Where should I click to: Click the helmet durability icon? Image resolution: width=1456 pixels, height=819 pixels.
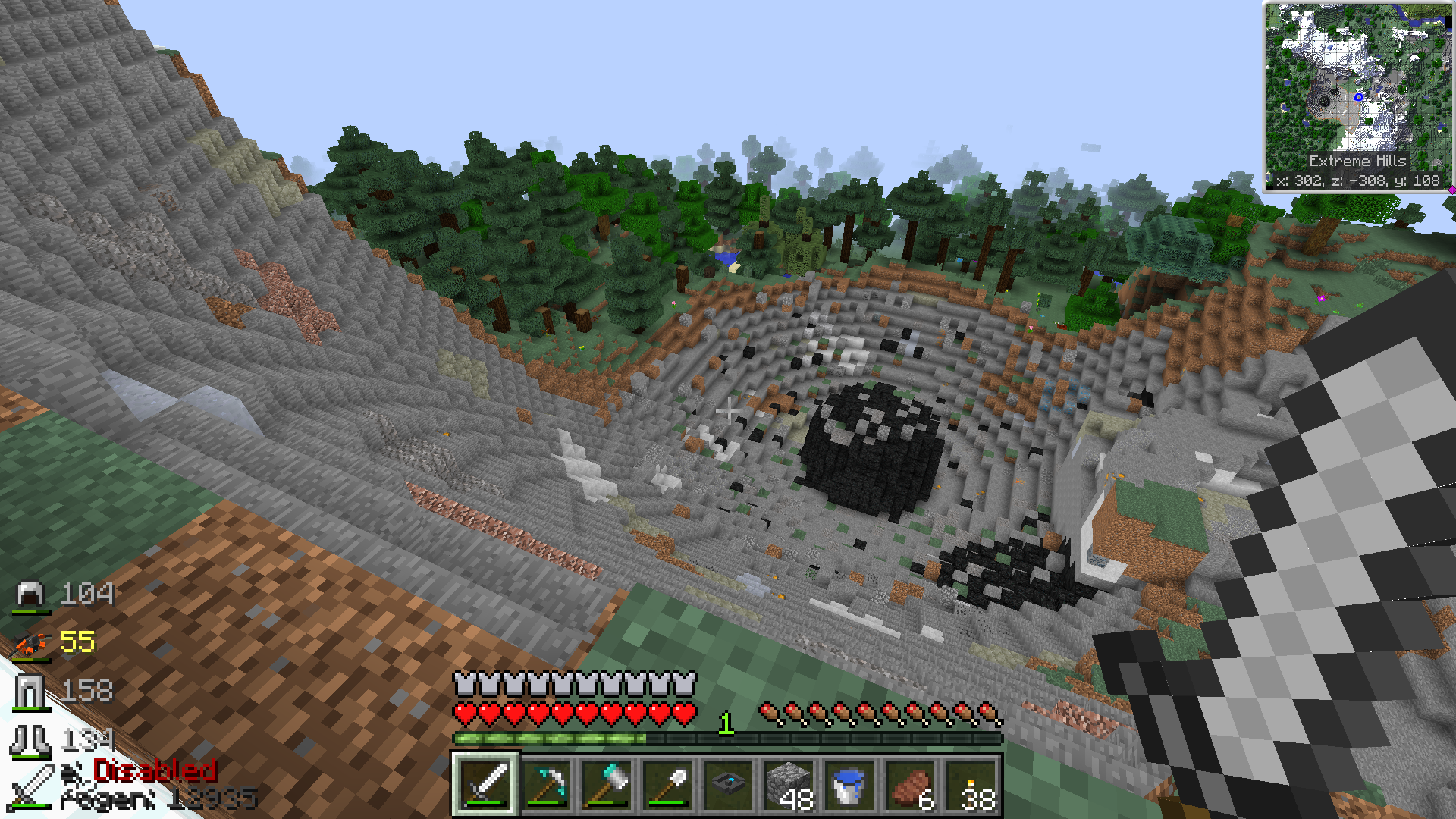pyautogui.click(x=32, y=595)
